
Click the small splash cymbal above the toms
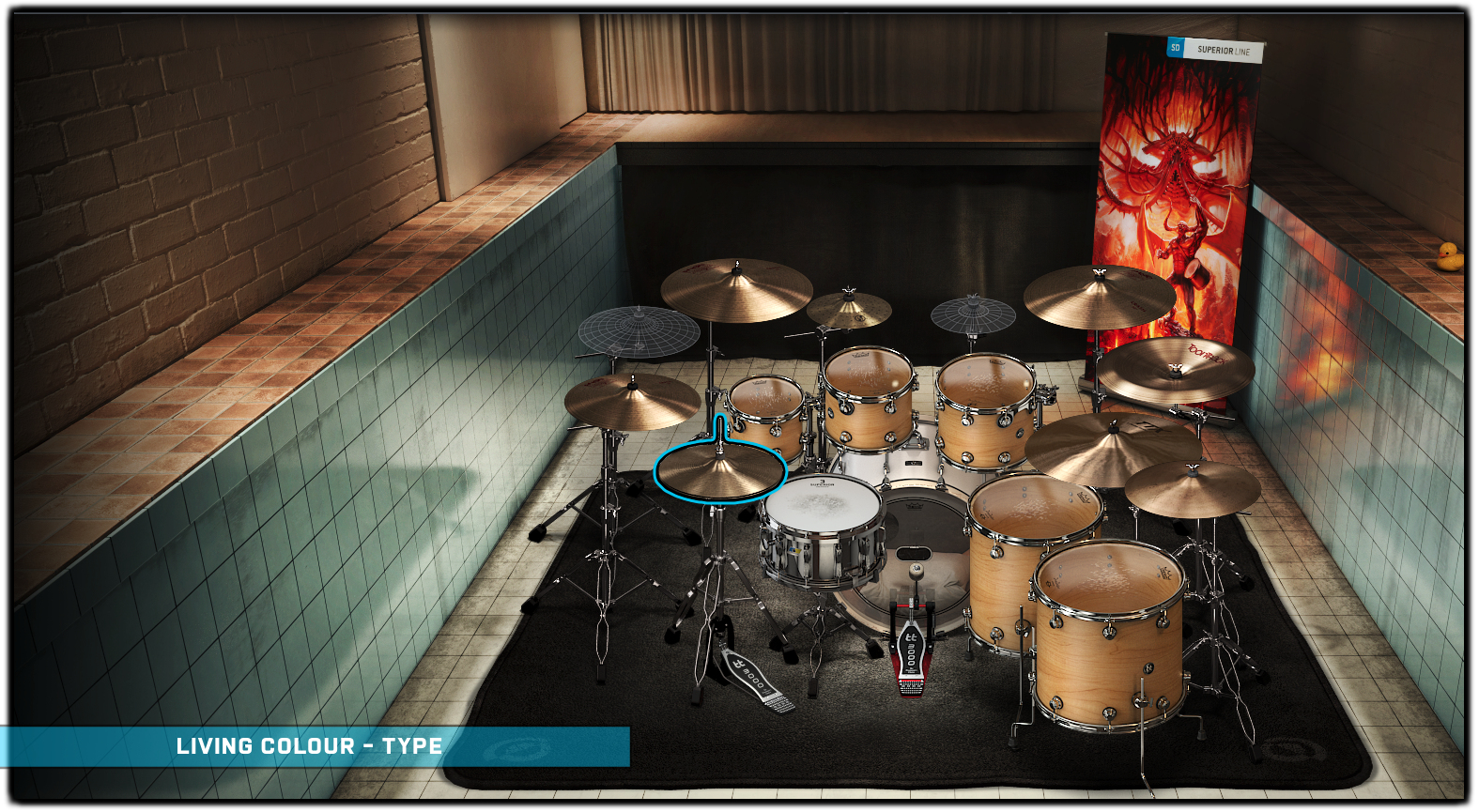tap(849, 309)
